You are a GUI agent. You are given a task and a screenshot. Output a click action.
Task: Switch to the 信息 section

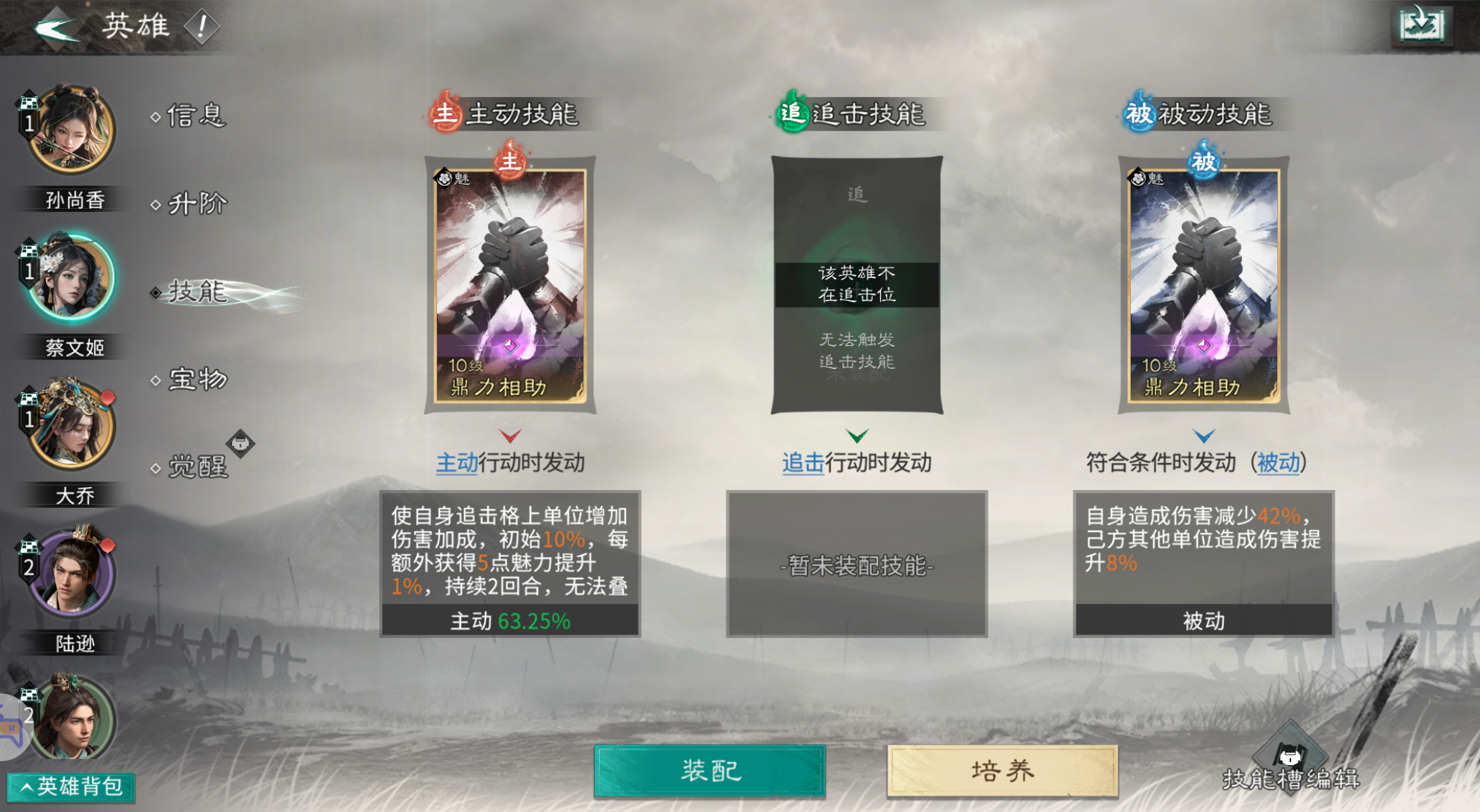(195, 116)
